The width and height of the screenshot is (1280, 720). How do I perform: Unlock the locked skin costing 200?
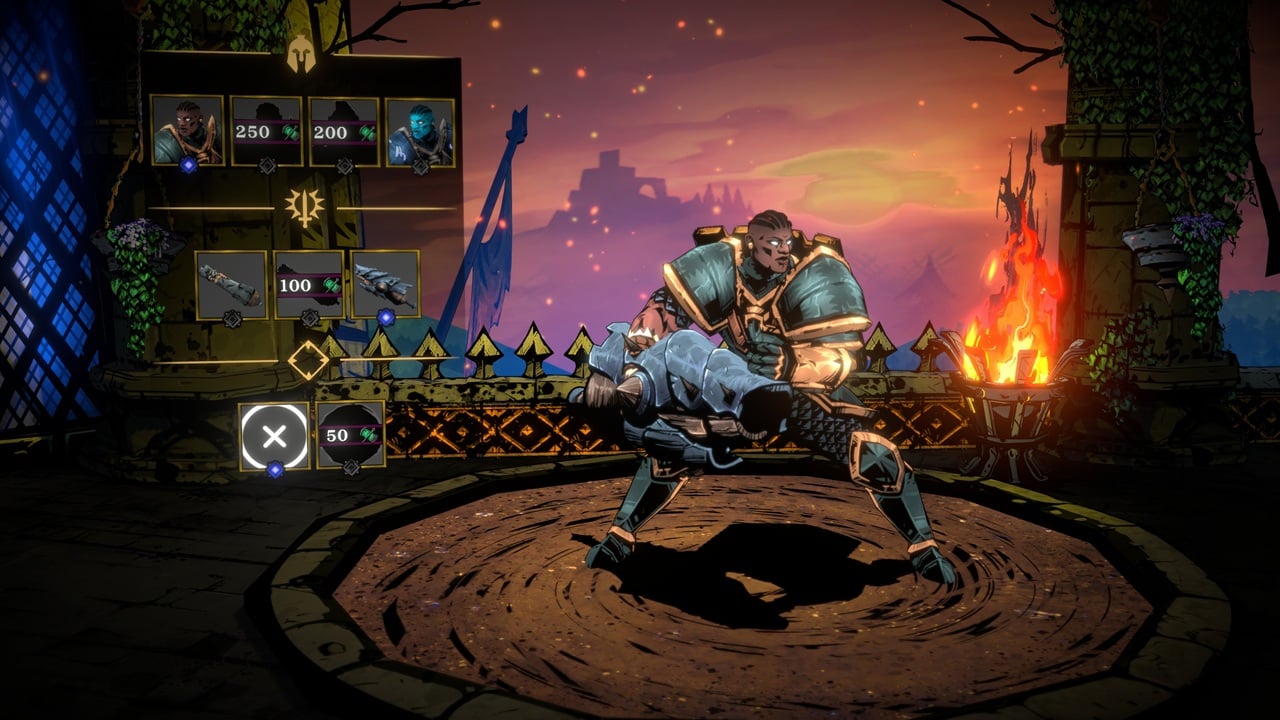(344, 131)
